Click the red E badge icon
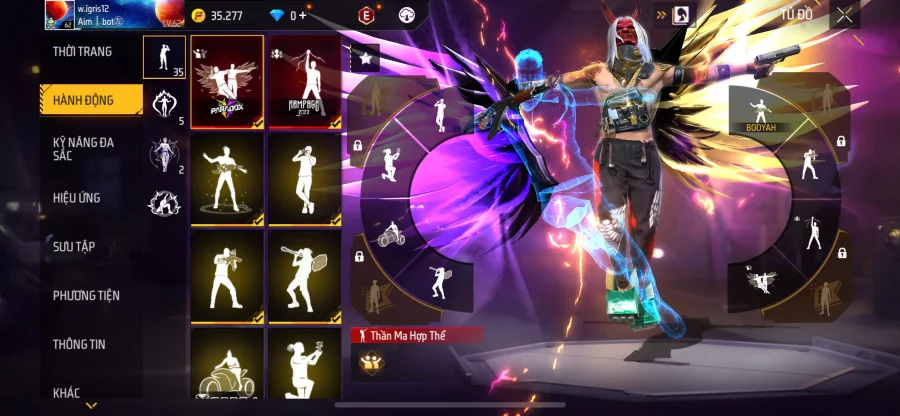The width and height of the screenshot is (900, 416). coord(366,16)
